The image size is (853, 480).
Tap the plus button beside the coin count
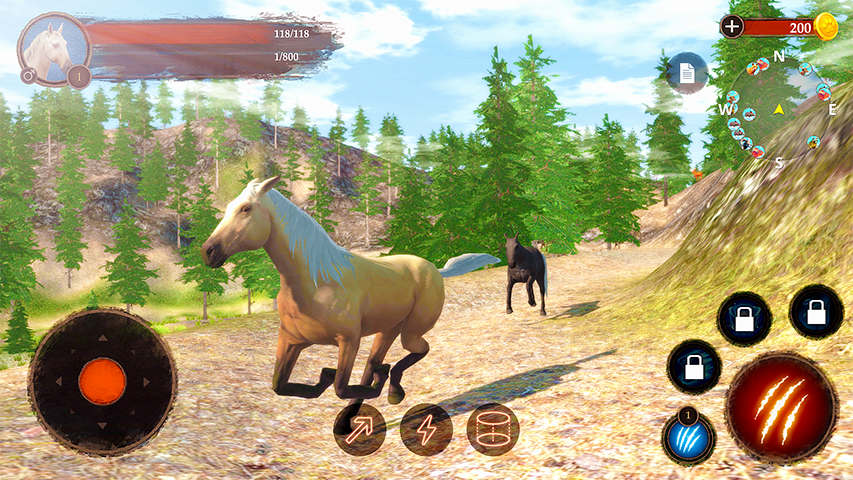tap(732, 27)
